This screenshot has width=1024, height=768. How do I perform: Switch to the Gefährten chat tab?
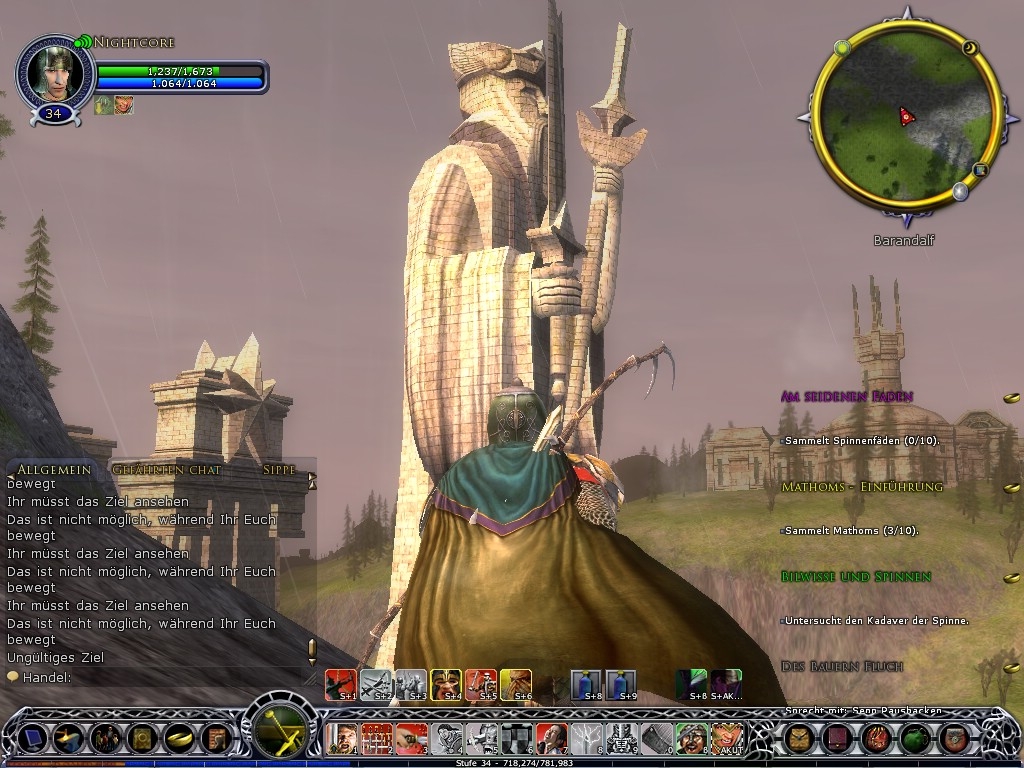pyautogui.click(x=166, y=469)
